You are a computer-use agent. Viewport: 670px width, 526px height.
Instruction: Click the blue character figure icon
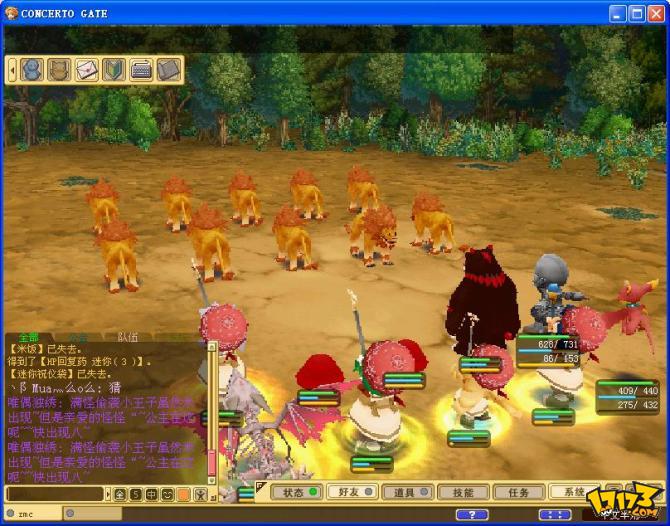point(32,70)
